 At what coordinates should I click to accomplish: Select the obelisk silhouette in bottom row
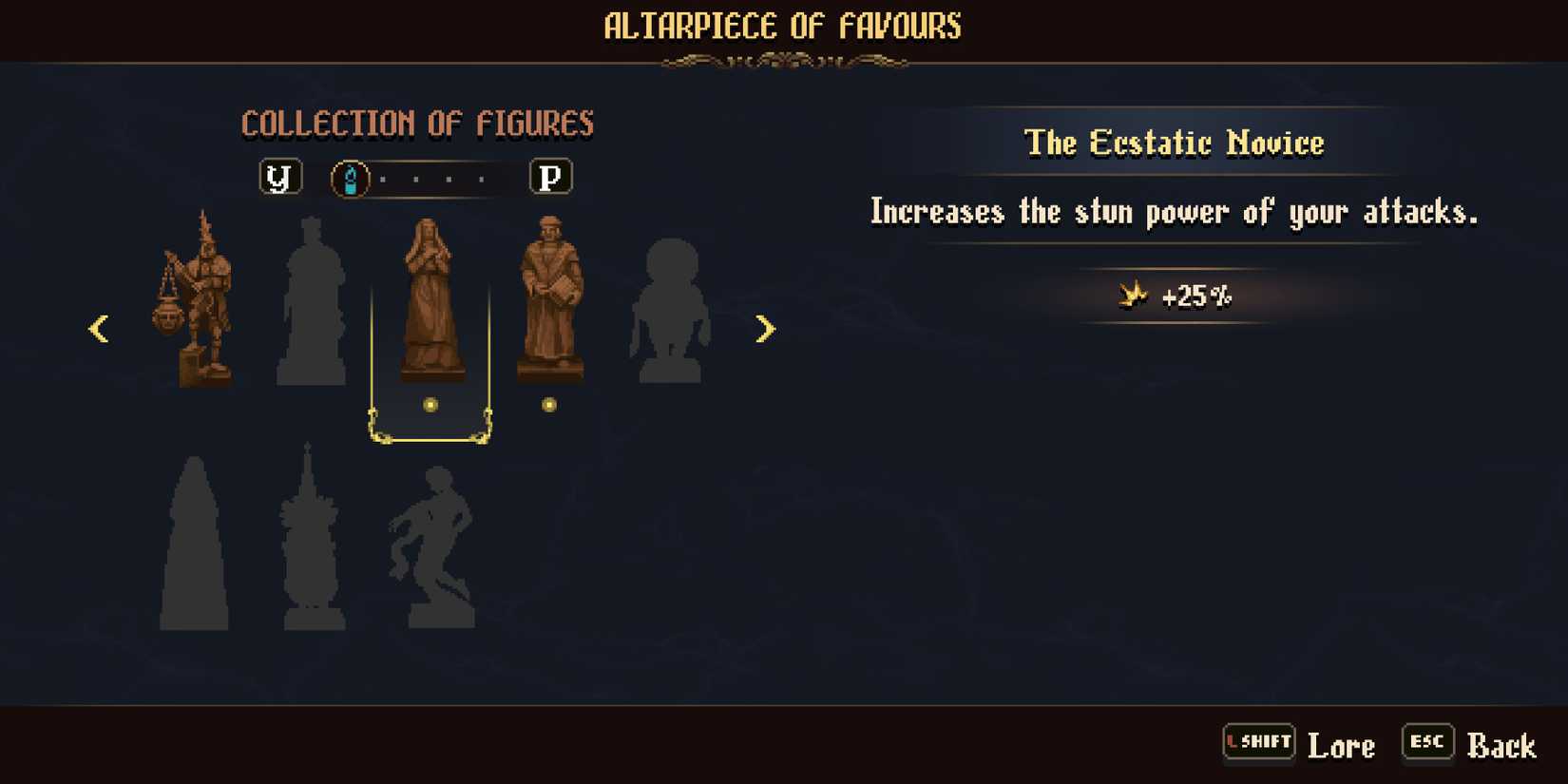coord(195,542)
